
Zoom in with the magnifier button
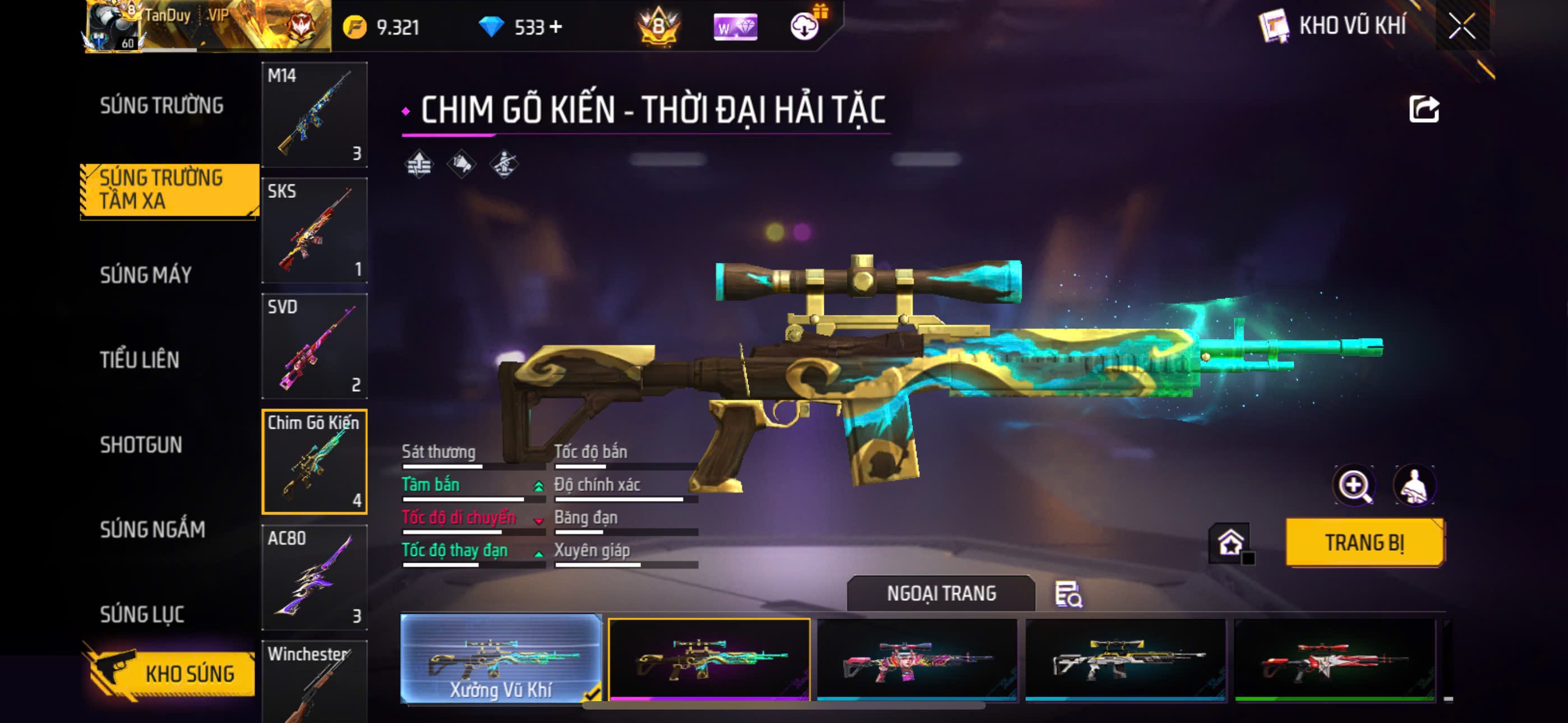tap(1354, 486)
